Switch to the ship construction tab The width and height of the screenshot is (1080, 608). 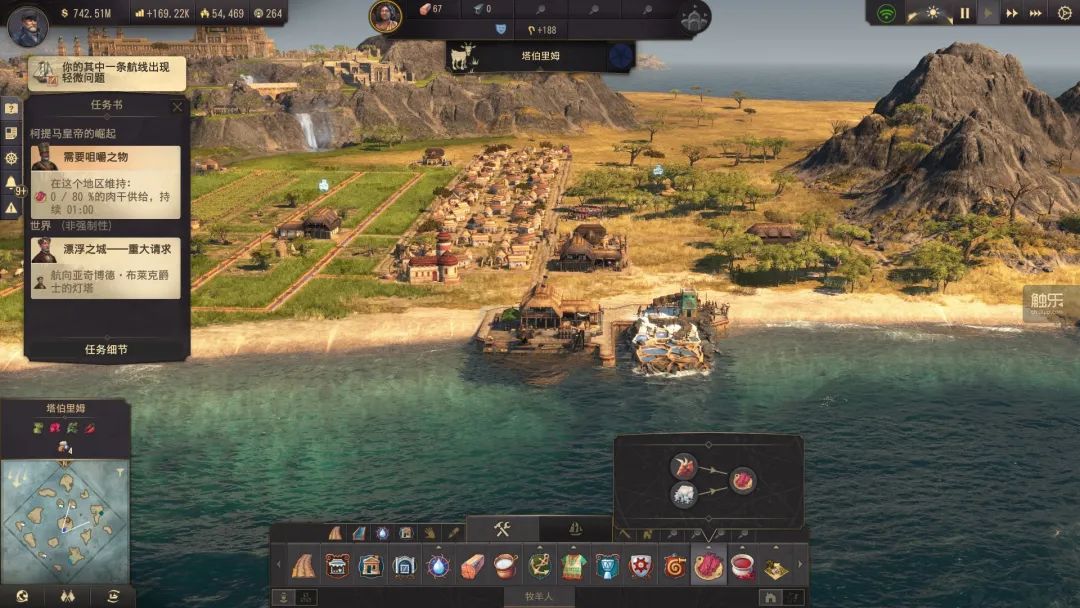point(575,529)
